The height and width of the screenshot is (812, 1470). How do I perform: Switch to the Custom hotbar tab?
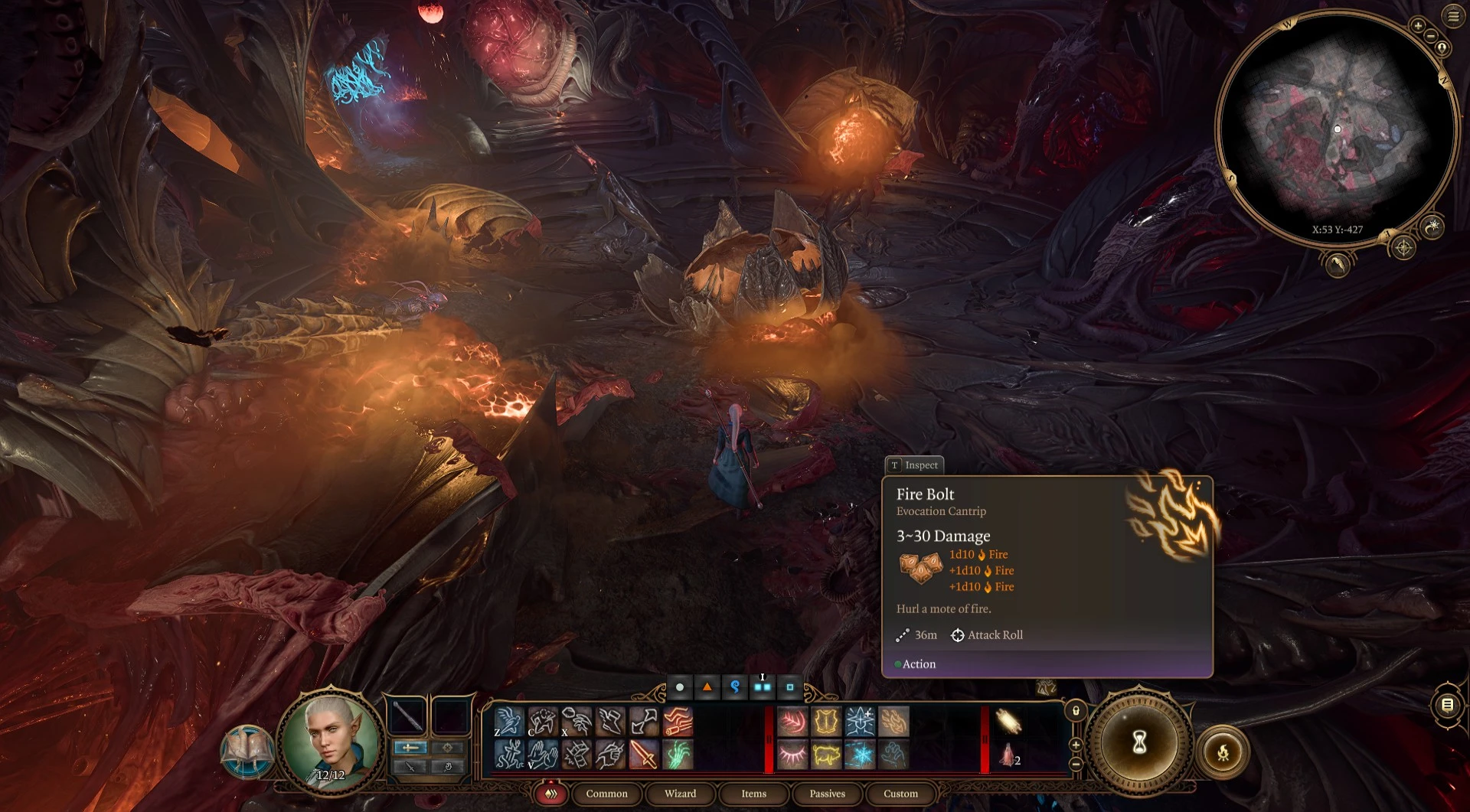click(x=900, y=794)
